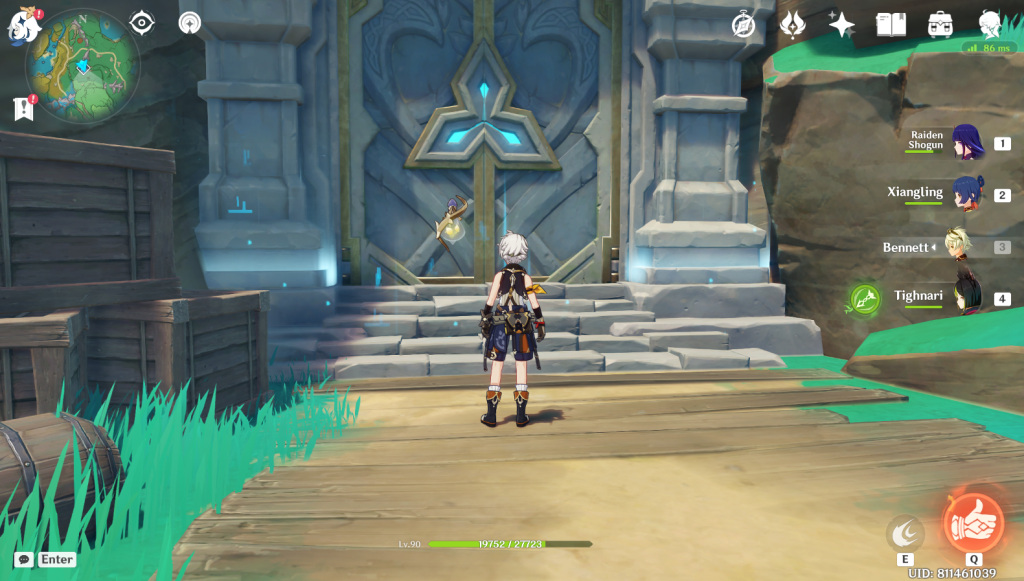Switch to Xiangling
Viewport: 1024px width, 581px height.
pos(965,195)
